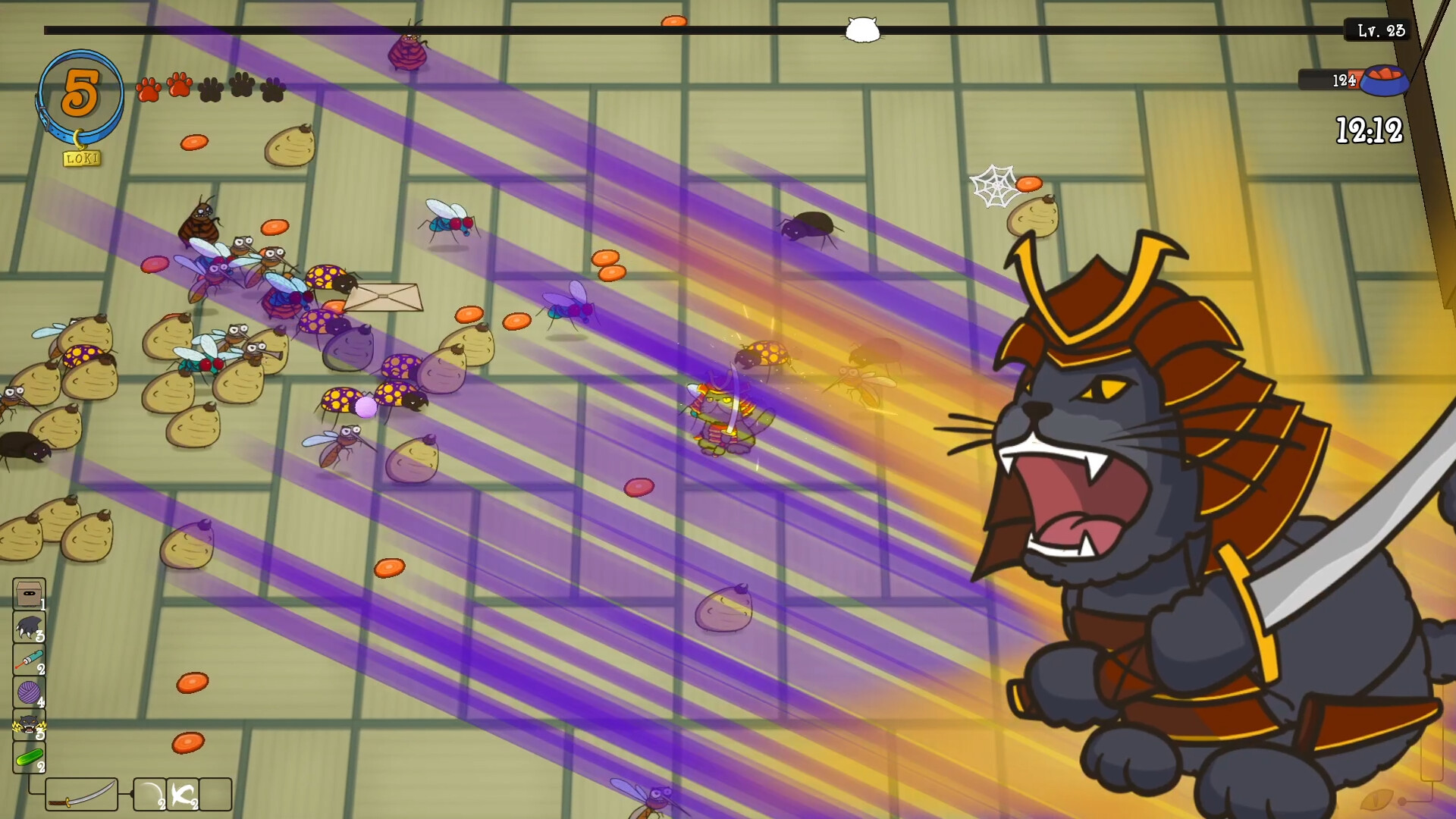Click the 12:12 match timer
The width and height of the screenshot is (1456, 819).
(x=1371, y=130)
